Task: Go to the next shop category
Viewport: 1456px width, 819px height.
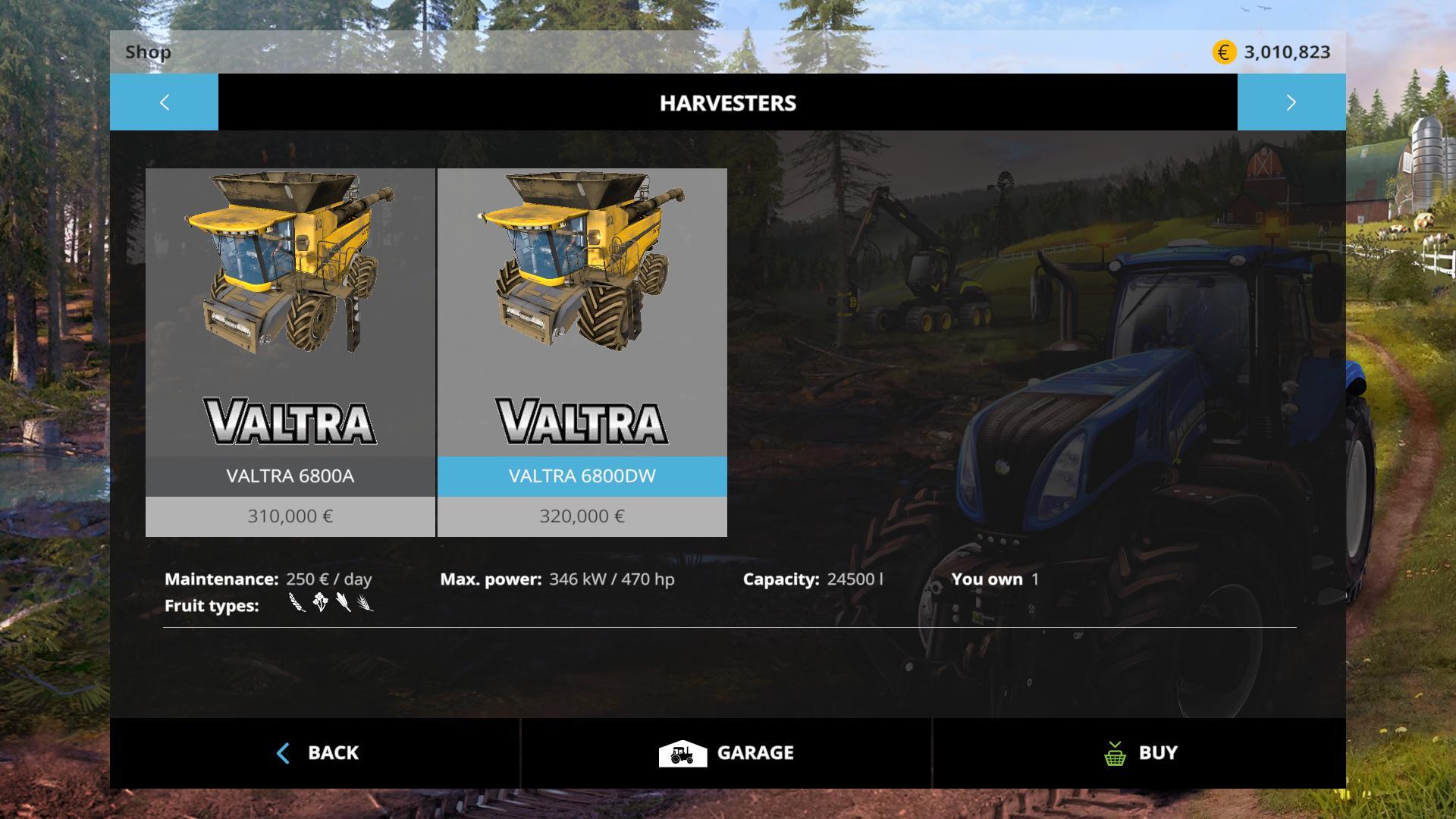Action: pos(1291,102)
